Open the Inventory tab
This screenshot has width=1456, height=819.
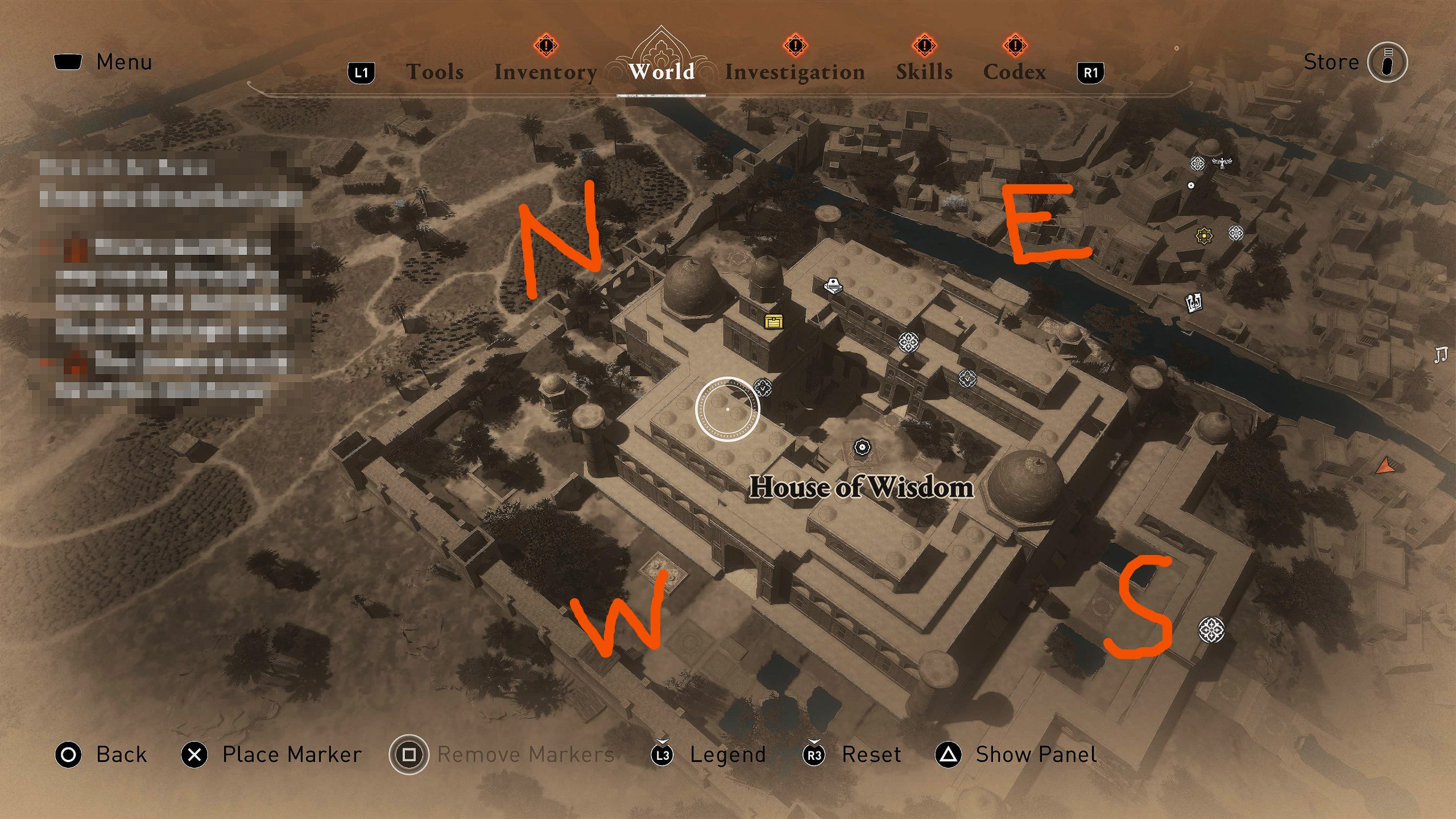(545, 72)
